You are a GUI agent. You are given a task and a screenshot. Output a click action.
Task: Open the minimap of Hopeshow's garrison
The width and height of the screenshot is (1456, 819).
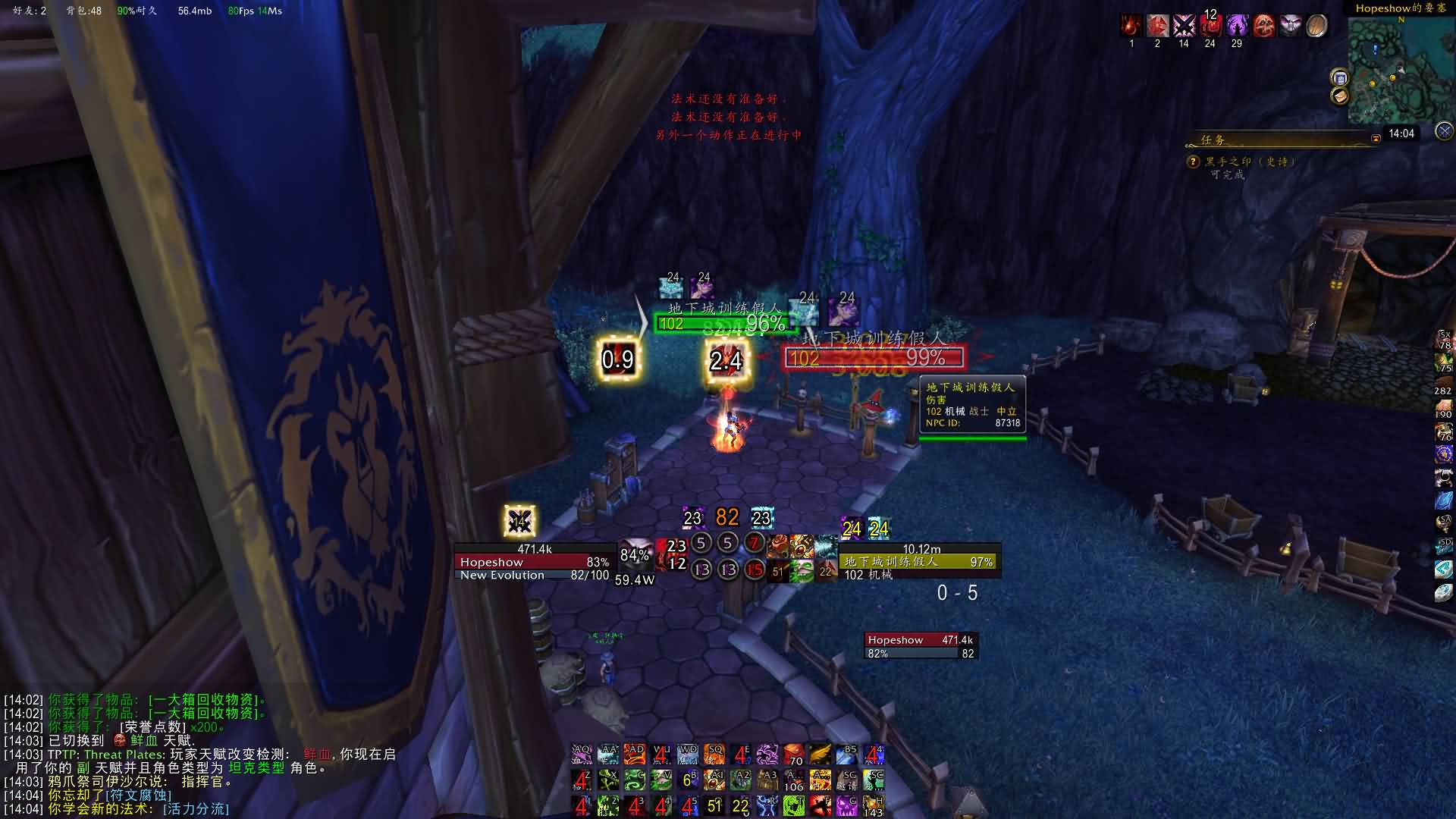click(1399, 70)
